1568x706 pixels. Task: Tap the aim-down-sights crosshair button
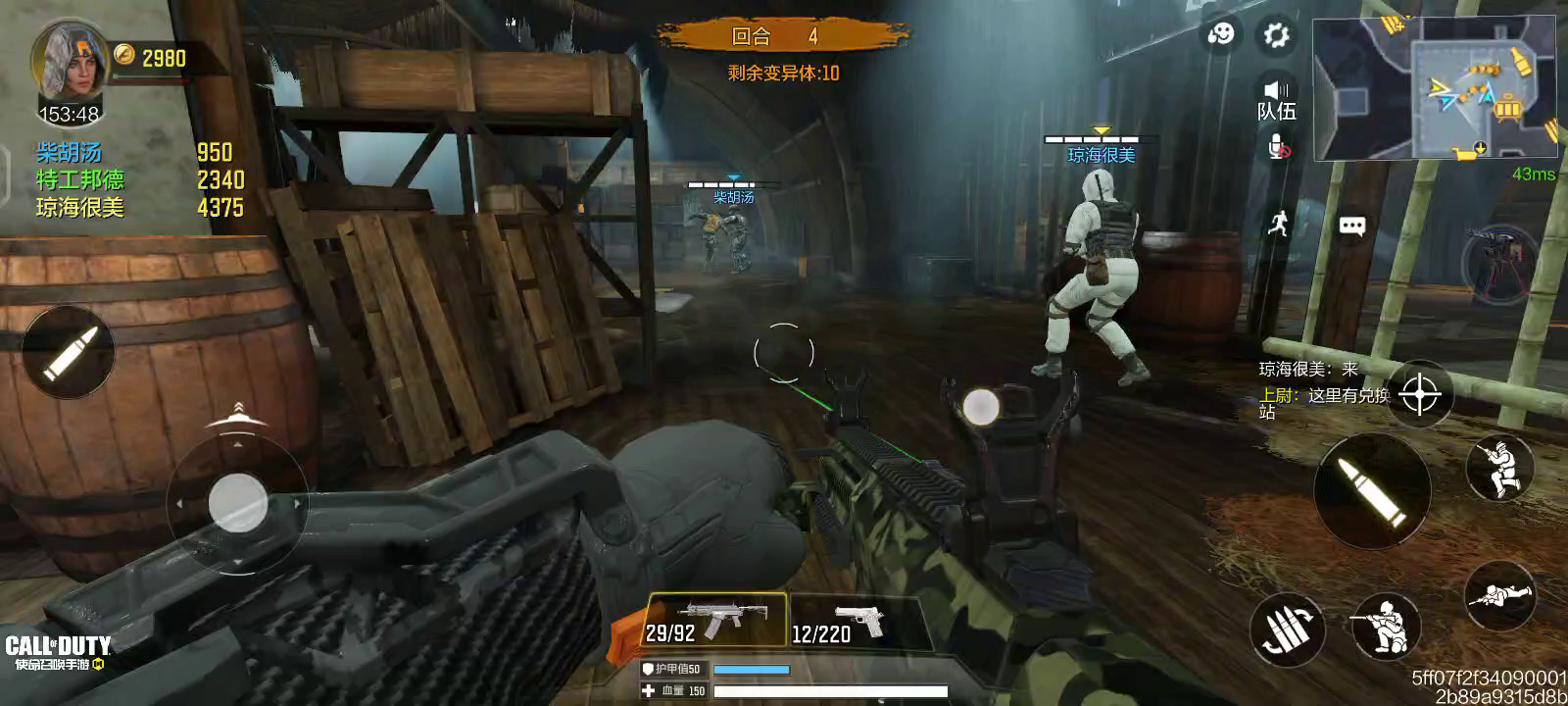click(1419, 395)
